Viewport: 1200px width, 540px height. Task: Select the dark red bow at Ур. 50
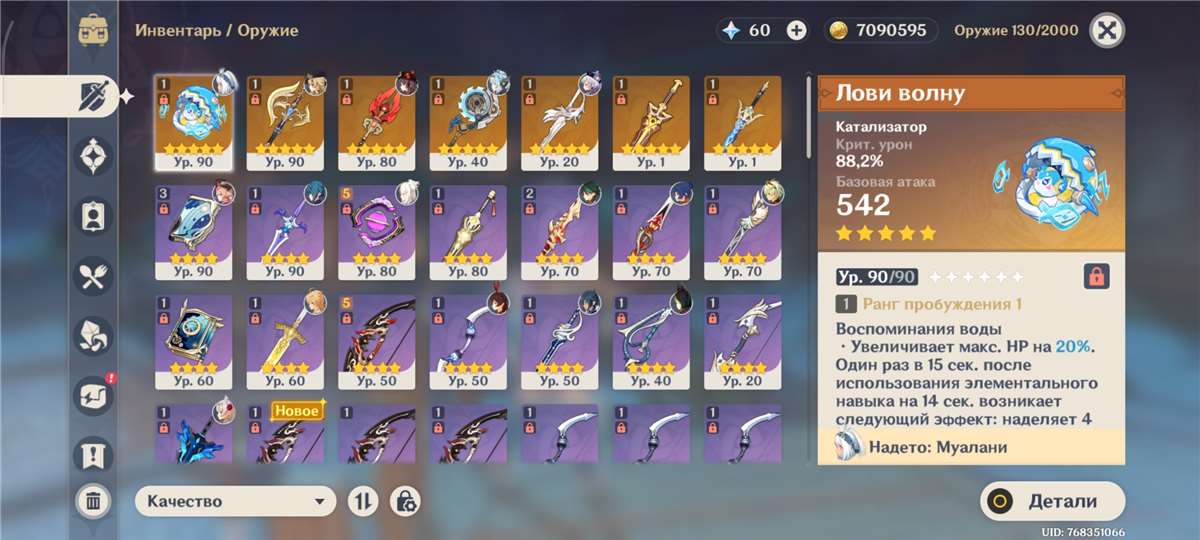pos(377,340)
